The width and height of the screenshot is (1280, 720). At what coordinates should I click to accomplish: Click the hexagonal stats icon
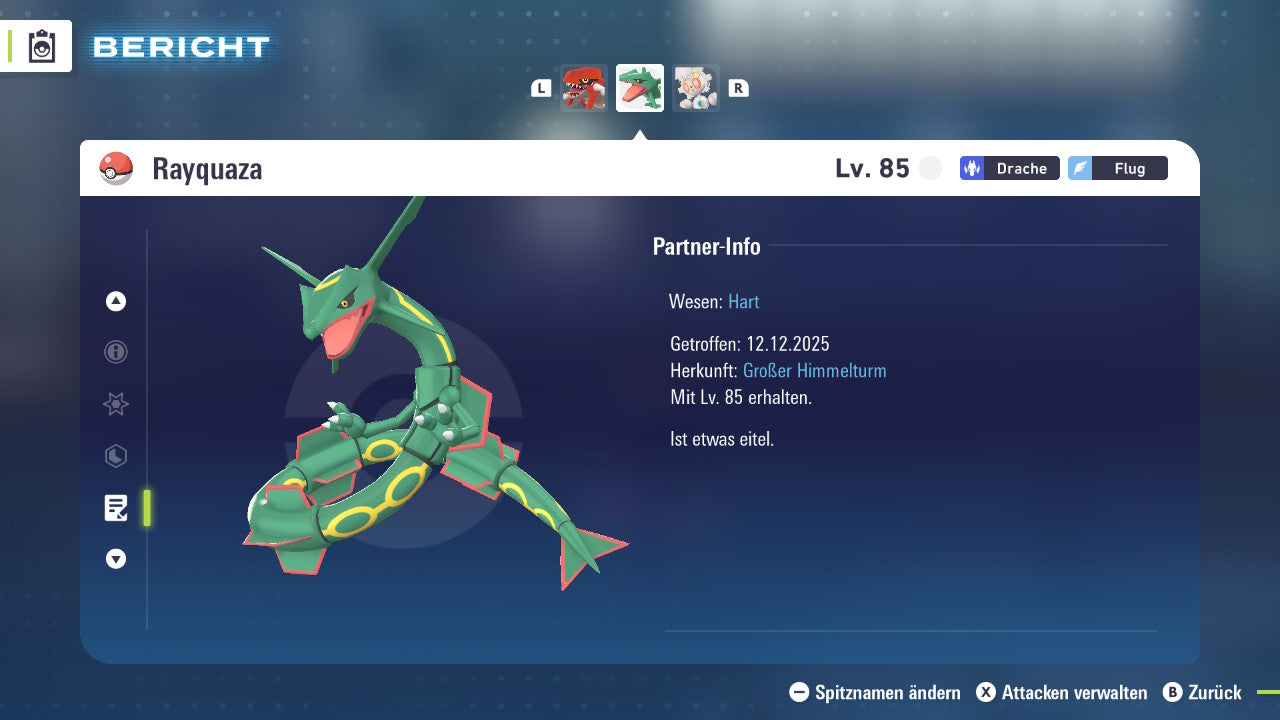pos(115,456)
